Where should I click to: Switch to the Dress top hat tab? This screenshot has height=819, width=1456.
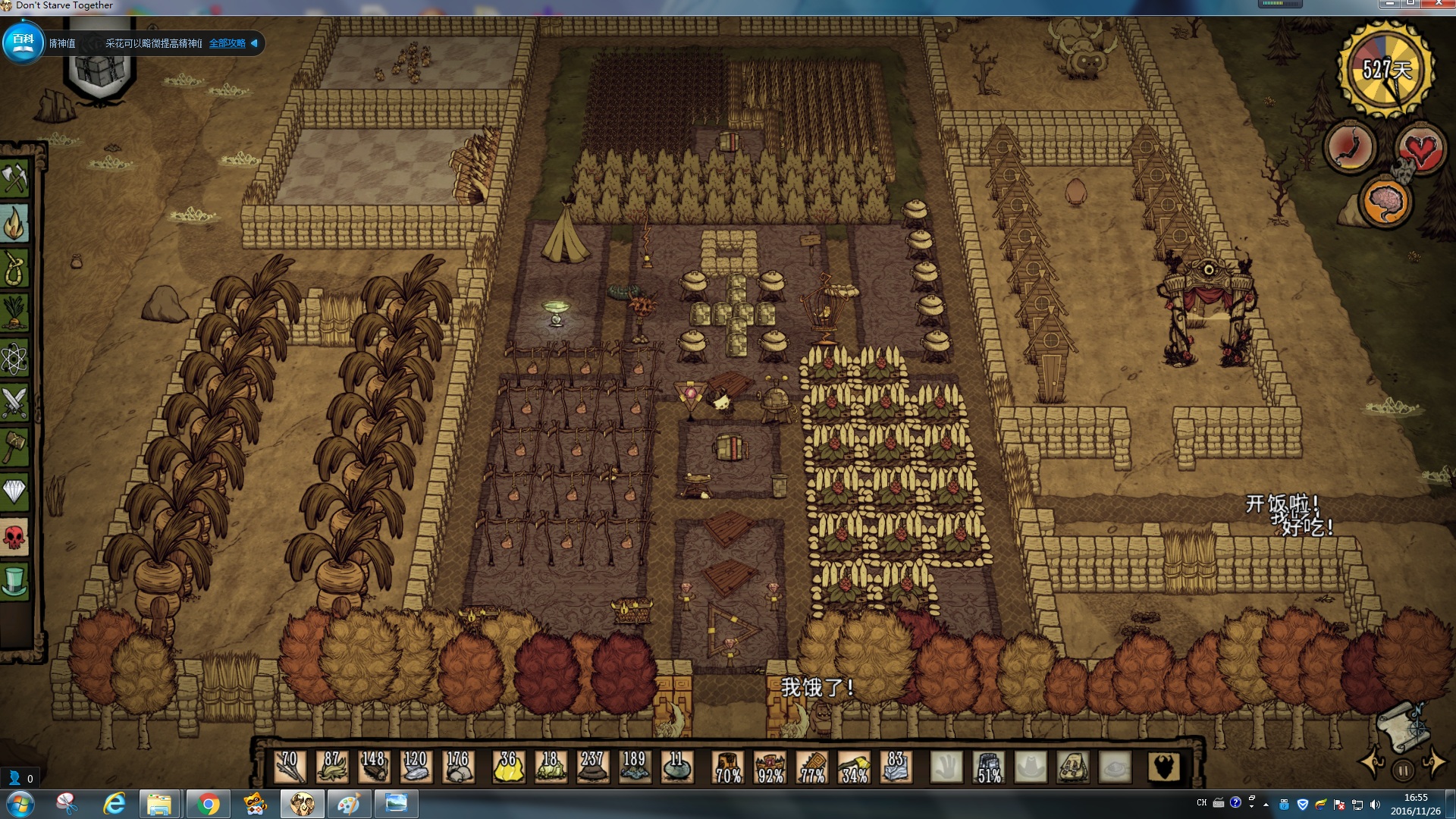tap(14, 582)
